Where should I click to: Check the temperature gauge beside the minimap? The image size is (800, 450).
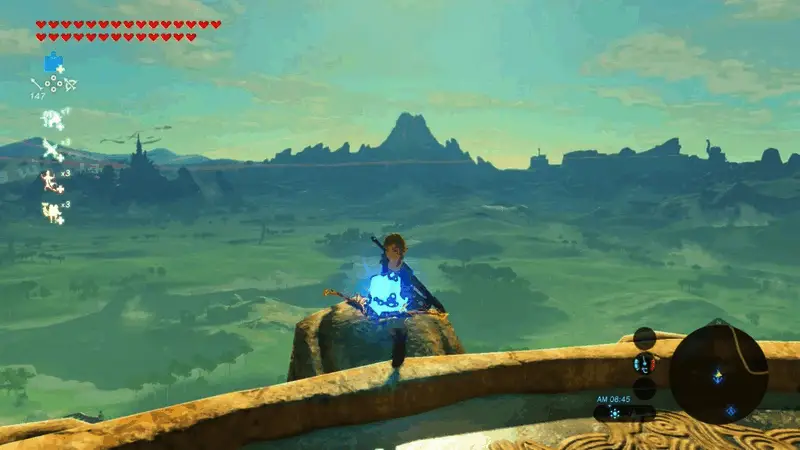coord(645,362)
